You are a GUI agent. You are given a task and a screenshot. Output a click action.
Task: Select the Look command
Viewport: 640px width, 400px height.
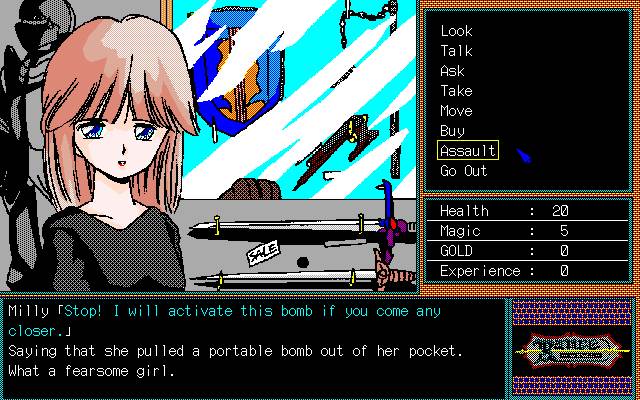(x=456, y=31)
